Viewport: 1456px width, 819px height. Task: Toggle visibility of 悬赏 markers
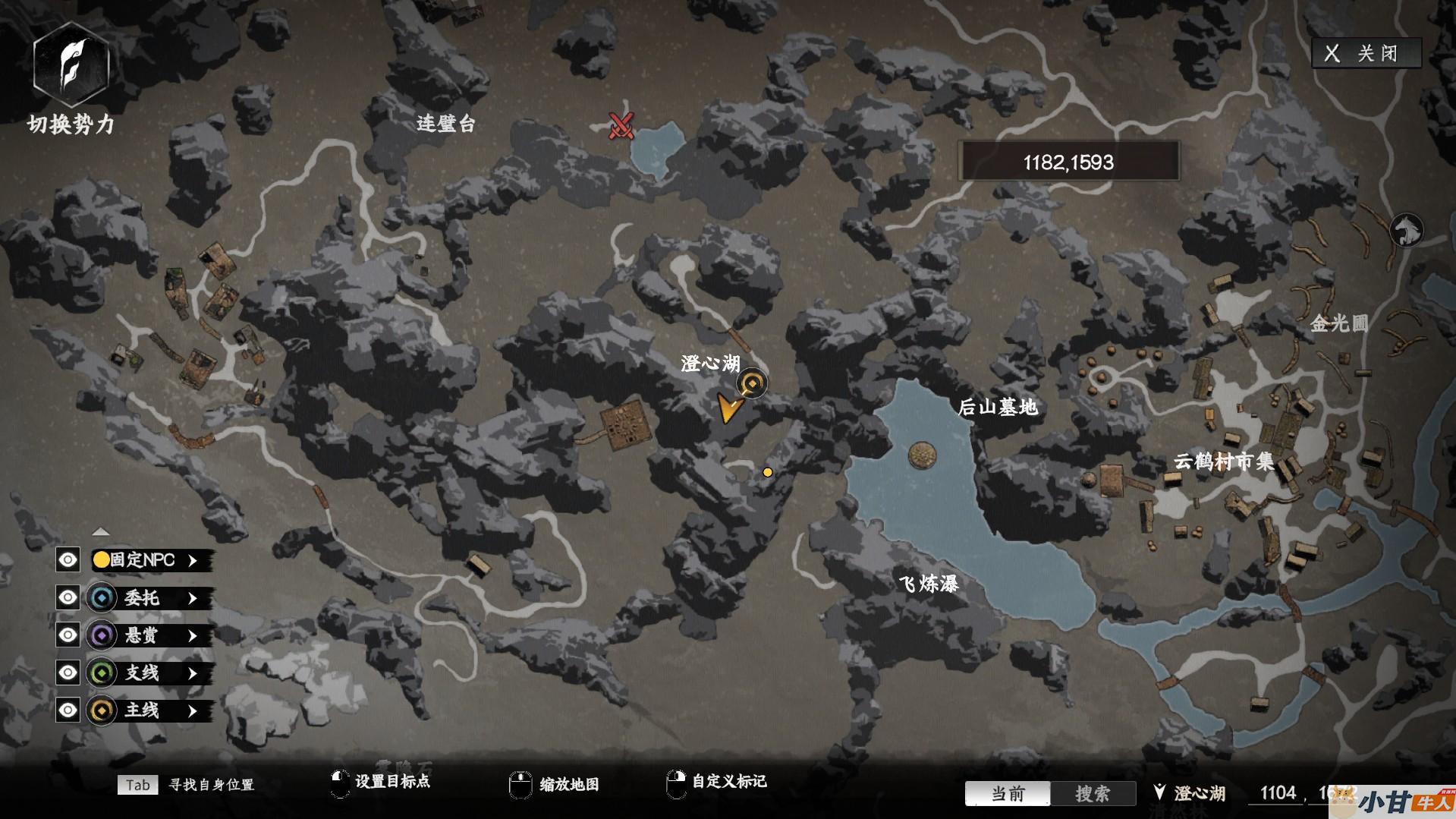click(x=68, y=635)
